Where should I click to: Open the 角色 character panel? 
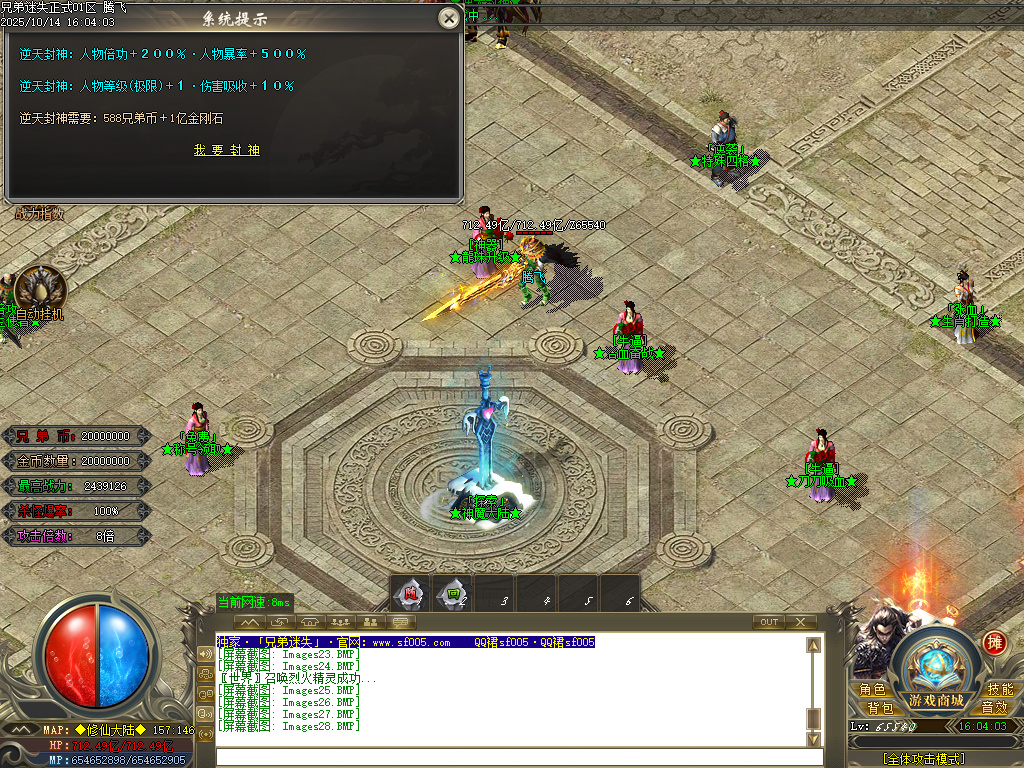[x=872, y=690]
